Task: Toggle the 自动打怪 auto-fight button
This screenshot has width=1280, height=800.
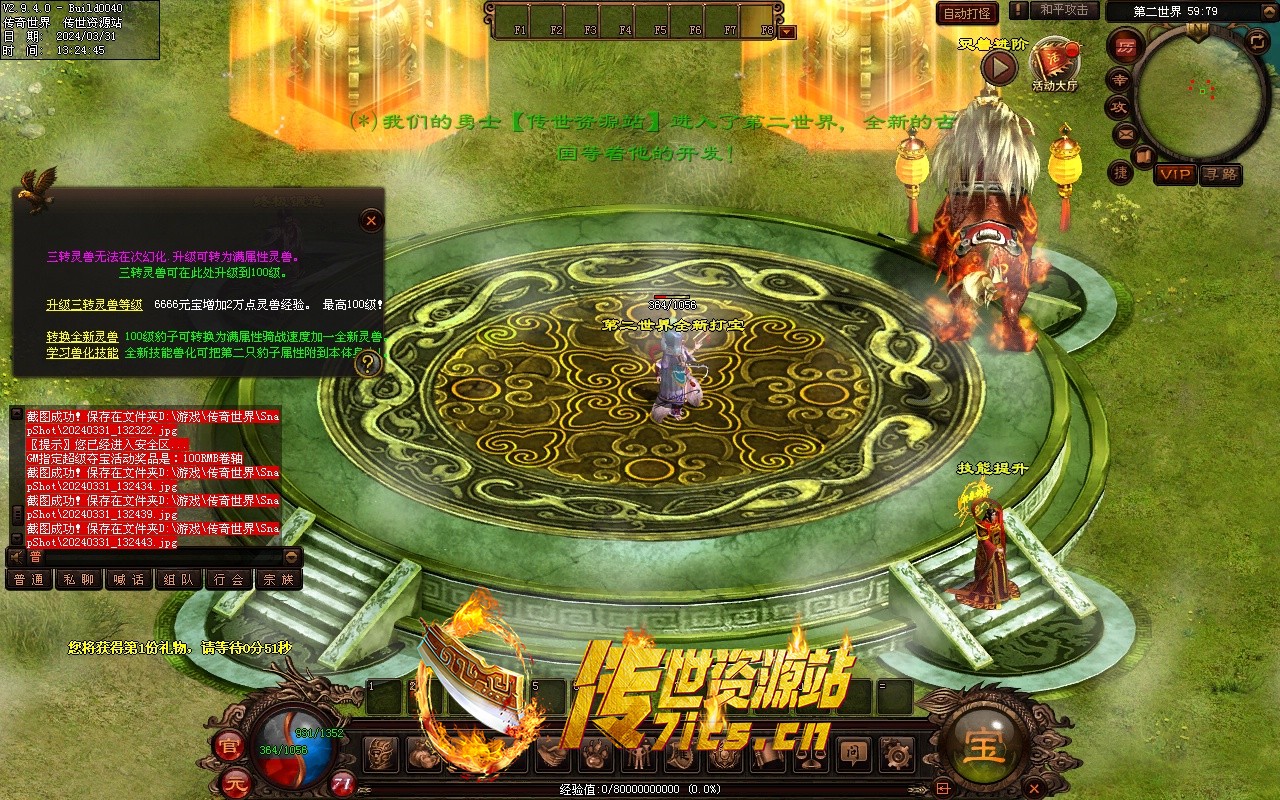Action: pos(967,13)
